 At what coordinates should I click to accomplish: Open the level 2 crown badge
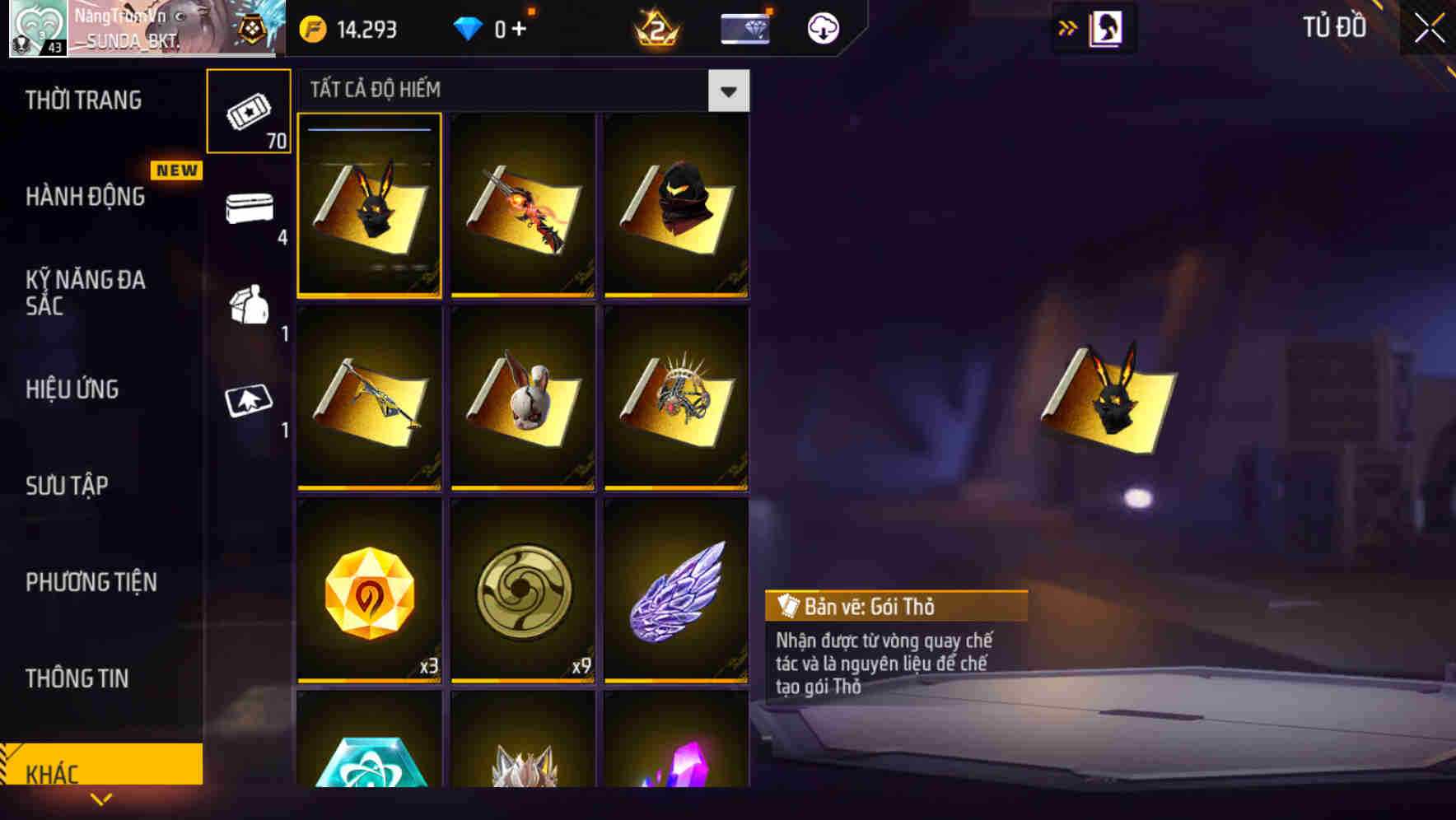[655, 27]
